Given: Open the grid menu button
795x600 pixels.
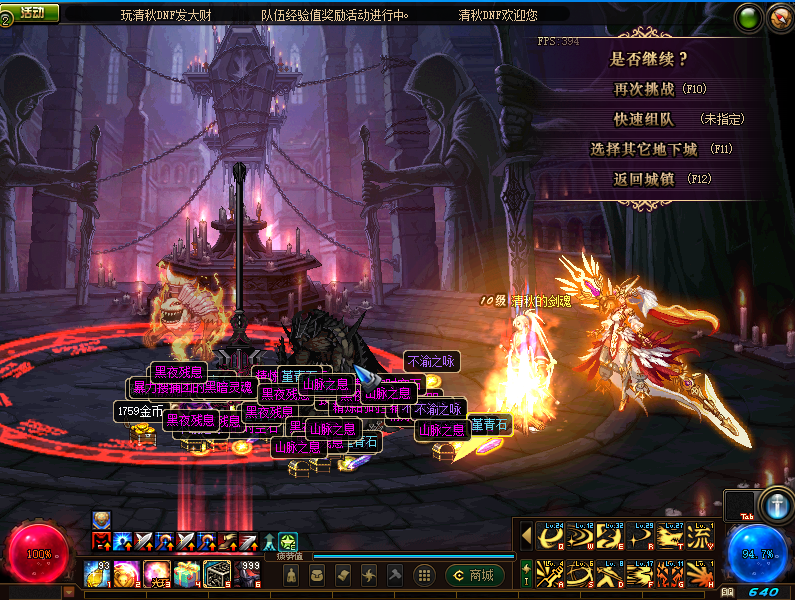Looking at the screenshot, I should (x=424, y=575).
